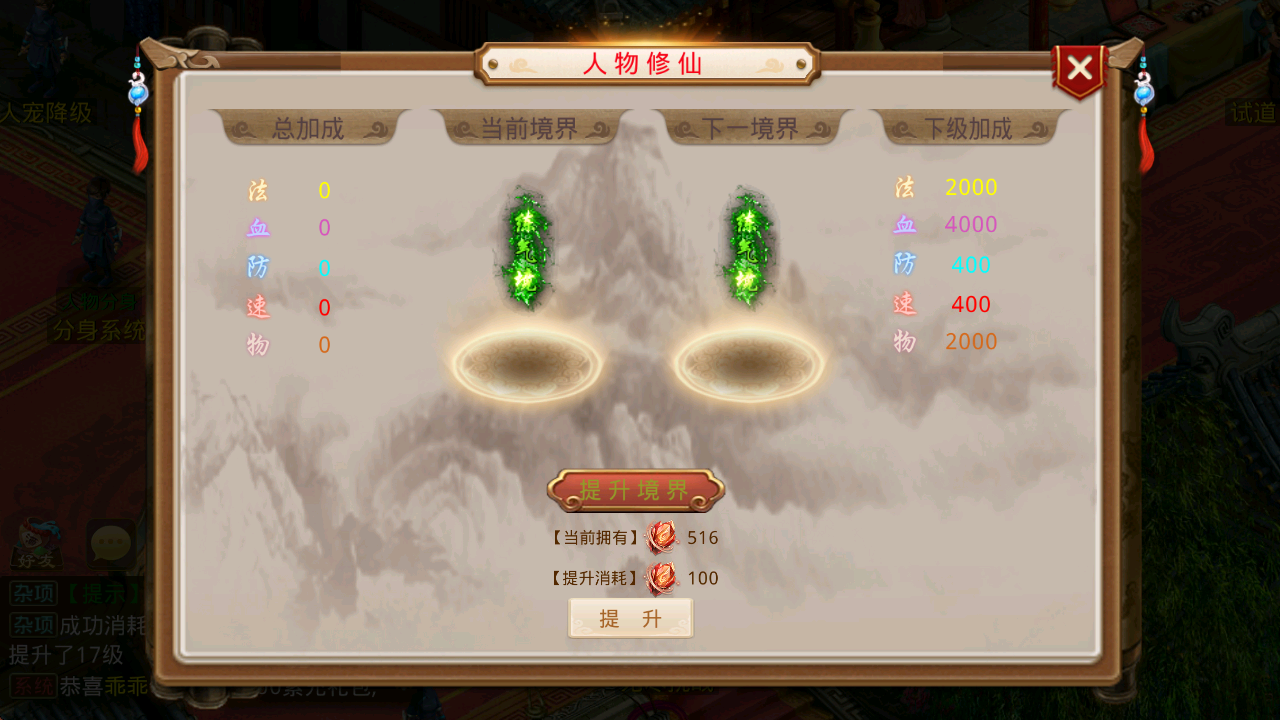Click the rose icon beside 当前拥有
Image resolution: width=1280 pixels, height=720 pixels.
click(x=660, y=537)
